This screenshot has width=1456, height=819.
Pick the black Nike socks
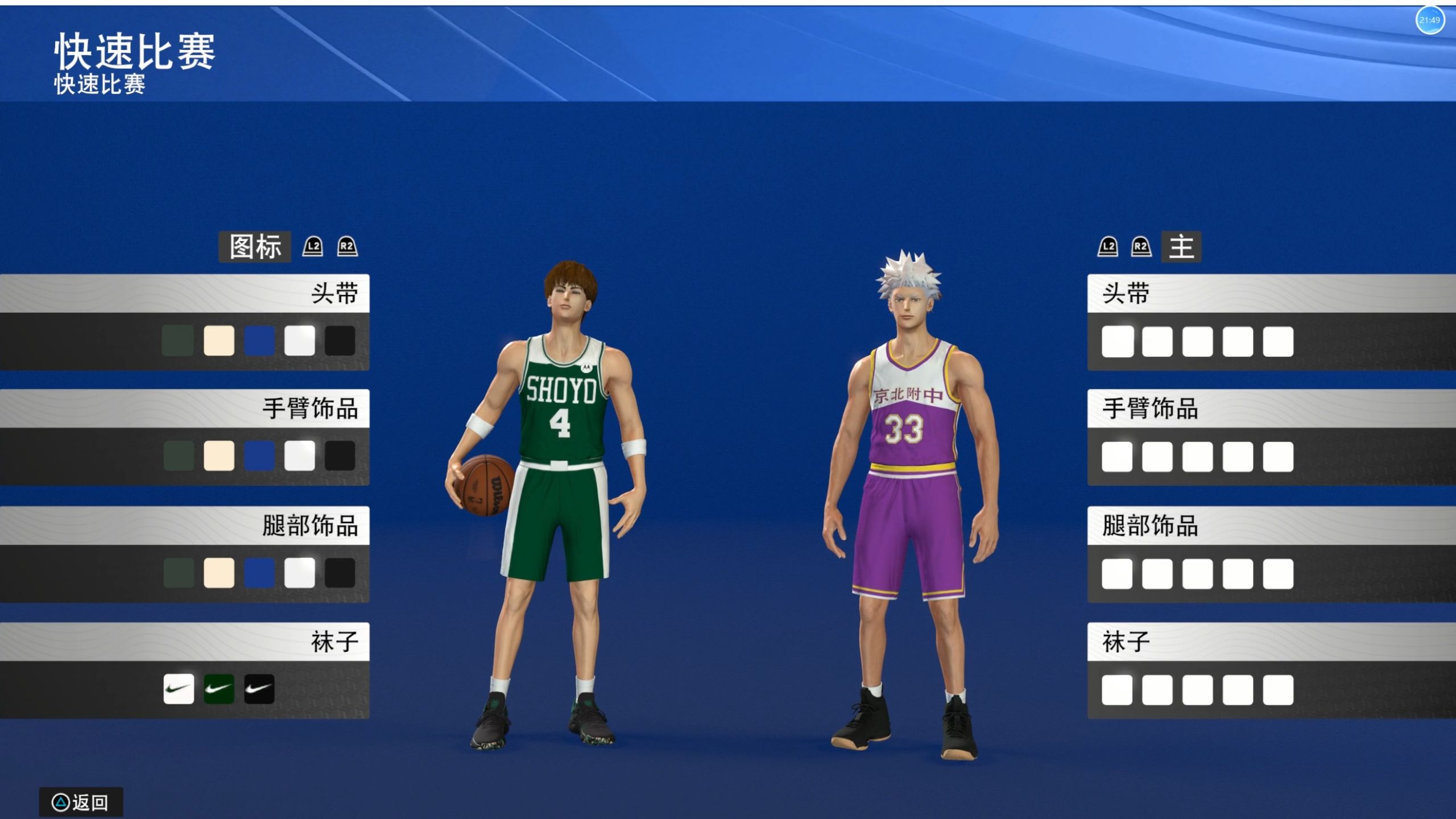tap(259, 689)
